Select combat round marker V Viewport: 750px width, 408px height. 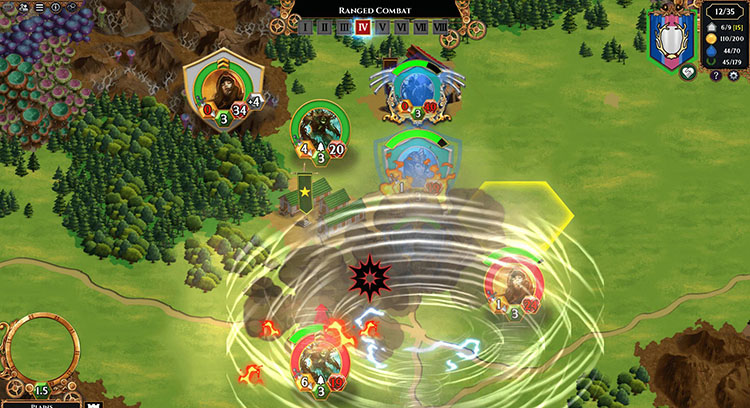pyautogui.click(x=382, y=27)
